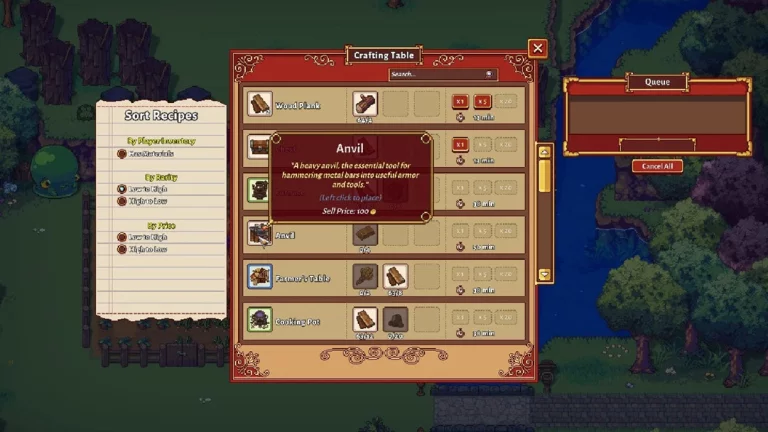Viewport: 768px width, 432px height.
Task: Sort recipes by price Low to High
Action: (x=122, y=237)
